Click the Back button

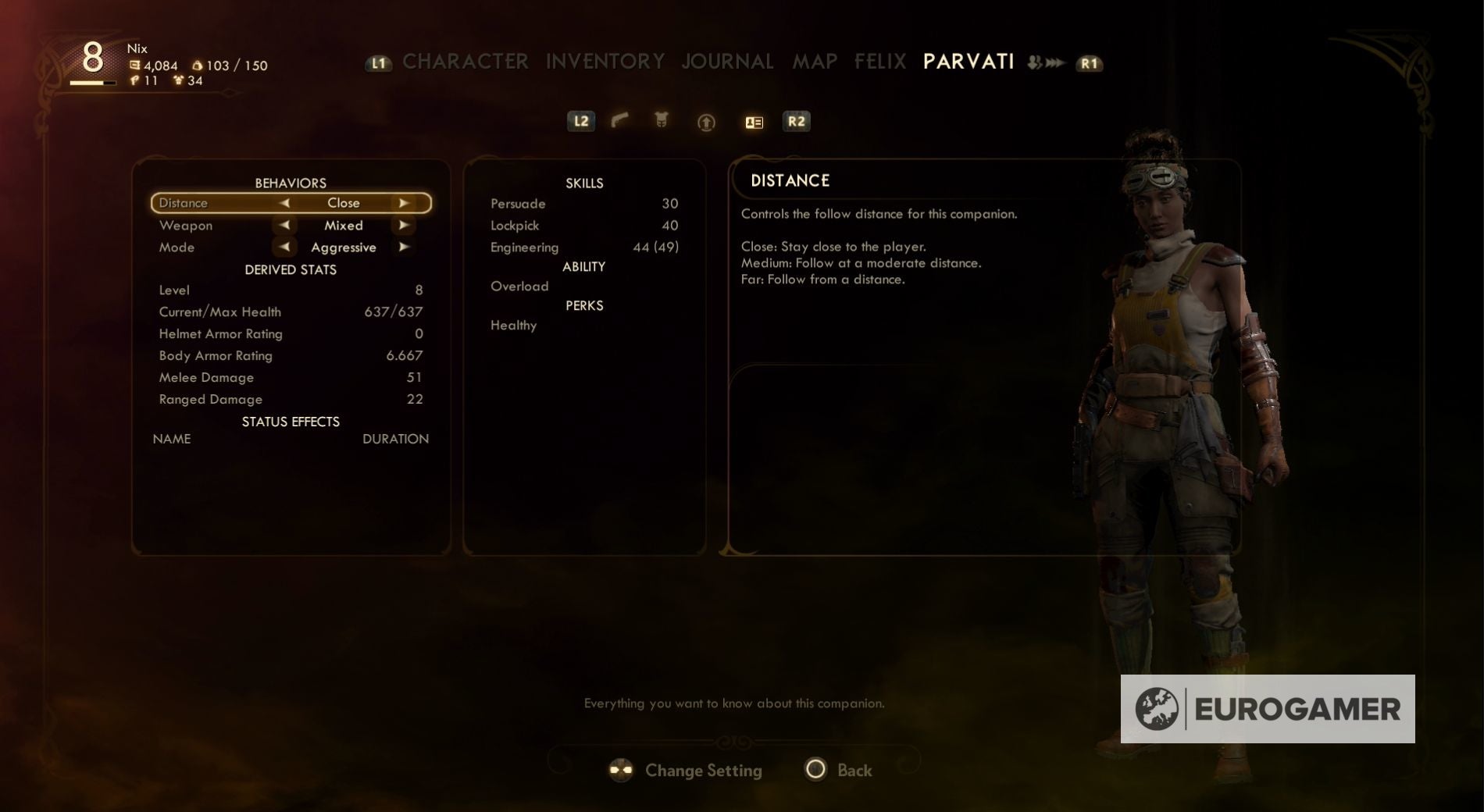coord(837,770)
